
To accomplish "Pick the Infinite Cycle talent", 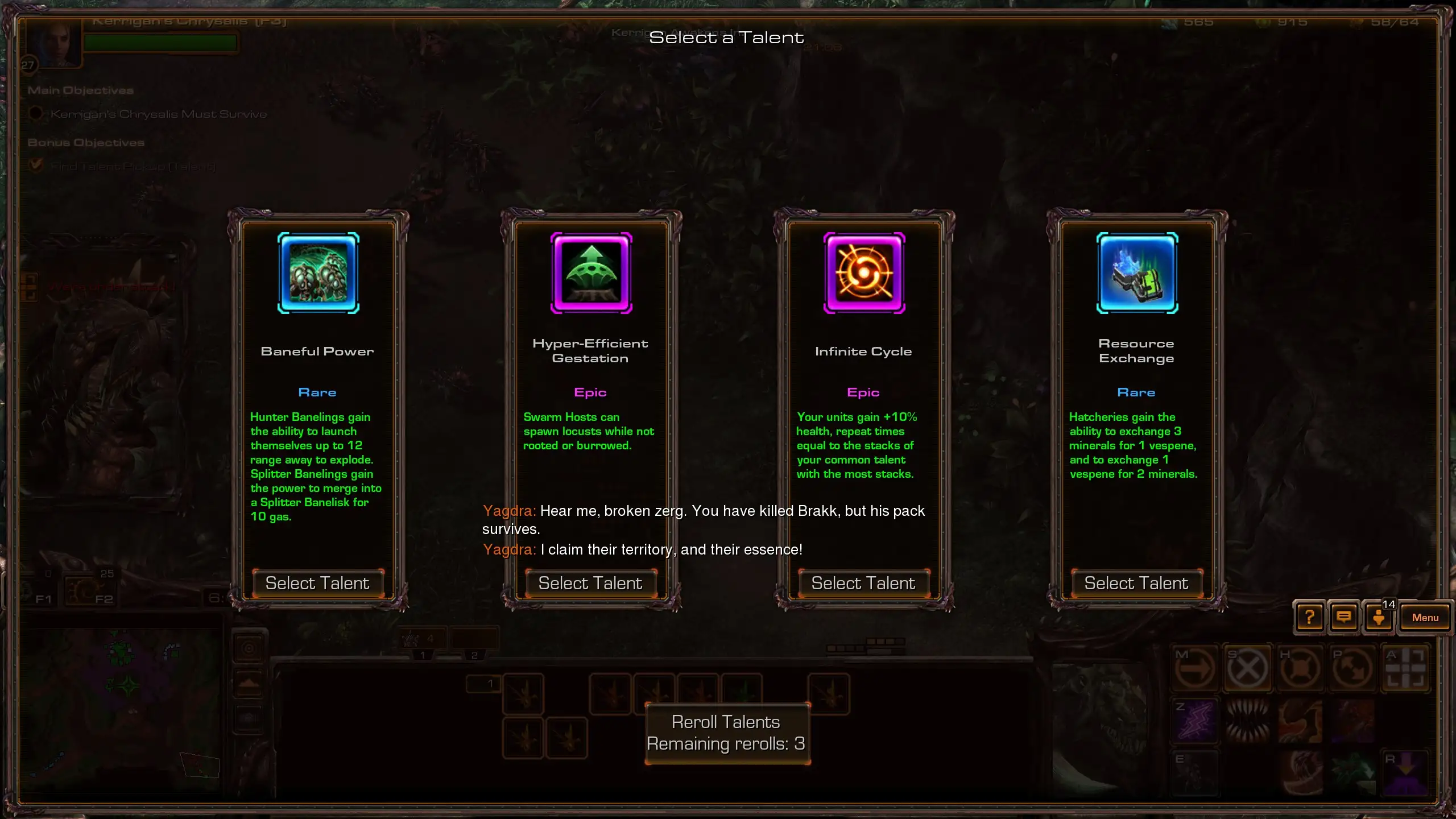I will 863,583.
